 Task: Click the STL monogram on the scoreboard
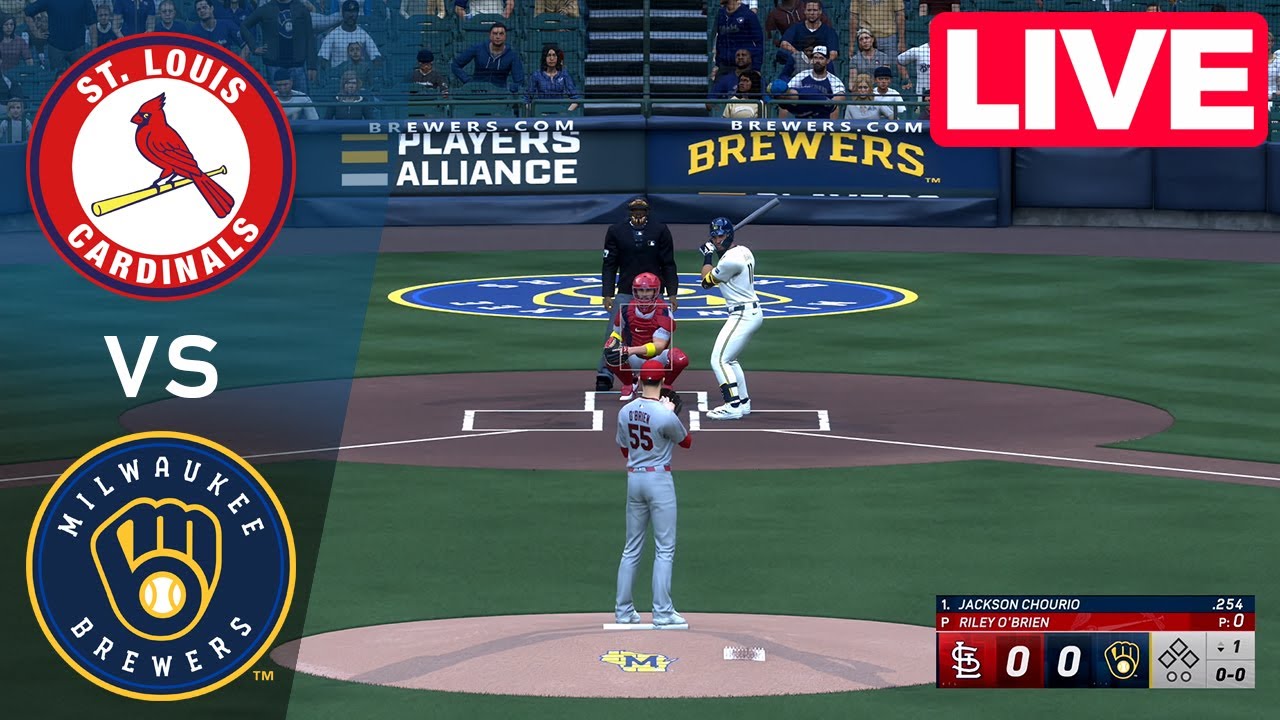click(966, 659)
